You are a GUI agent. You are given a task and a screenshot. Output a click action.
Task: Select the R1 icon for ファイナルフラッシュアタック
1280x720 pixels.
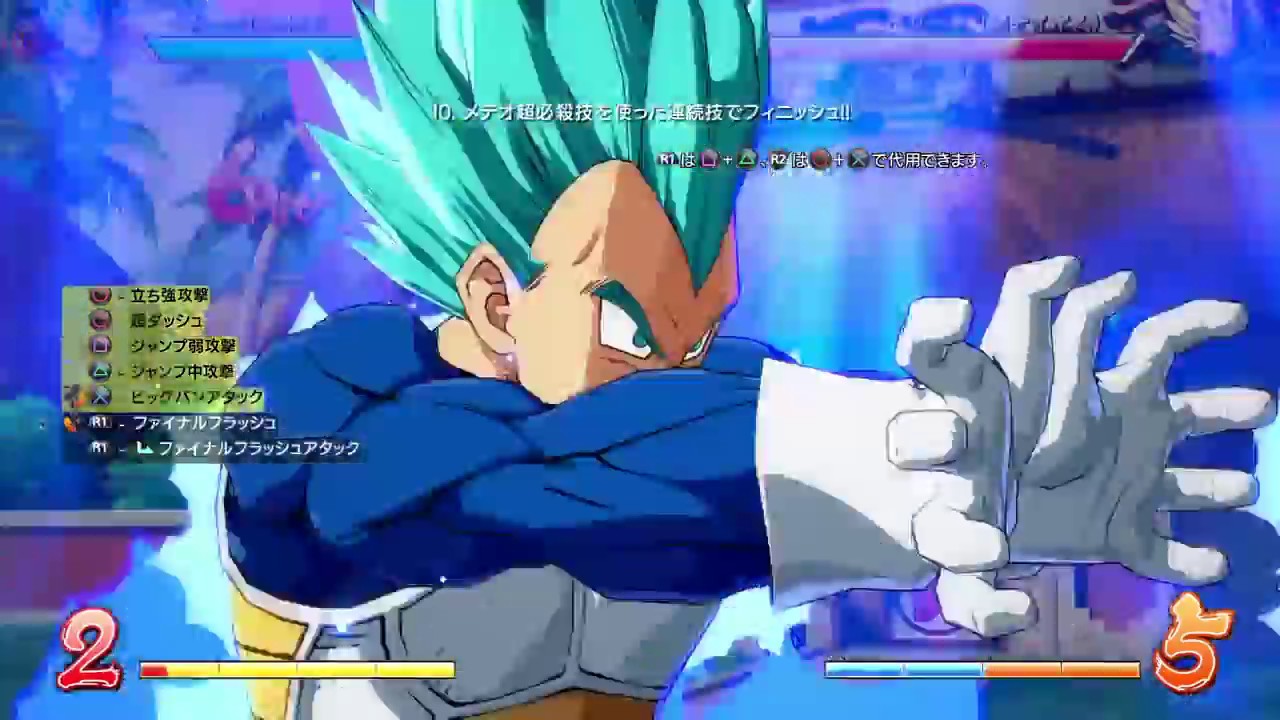pos(100,447)
